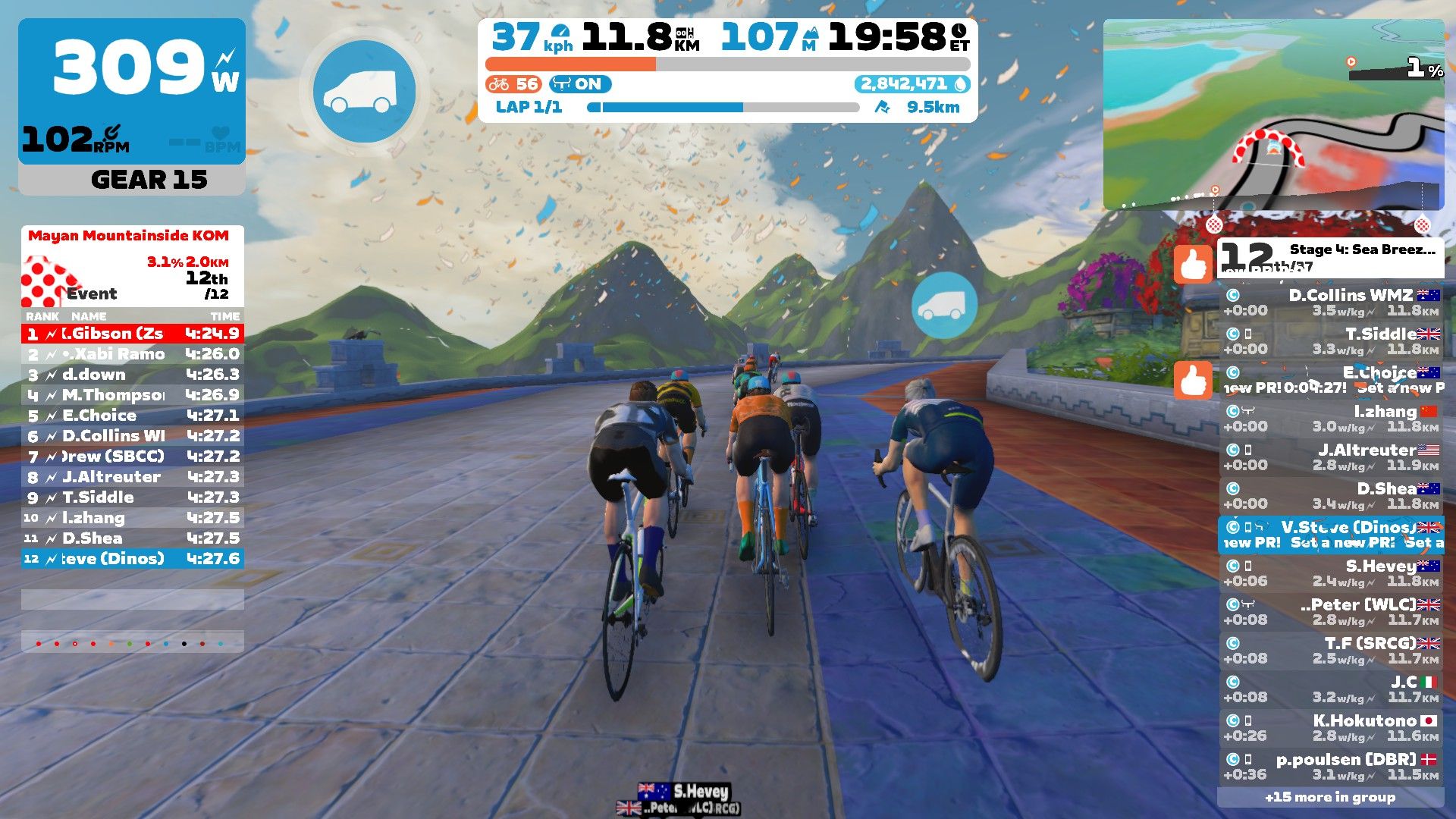Click d.down in the KOM leaderboard
The height and width of the screenshot is (819, 1456).
[133, 375]
